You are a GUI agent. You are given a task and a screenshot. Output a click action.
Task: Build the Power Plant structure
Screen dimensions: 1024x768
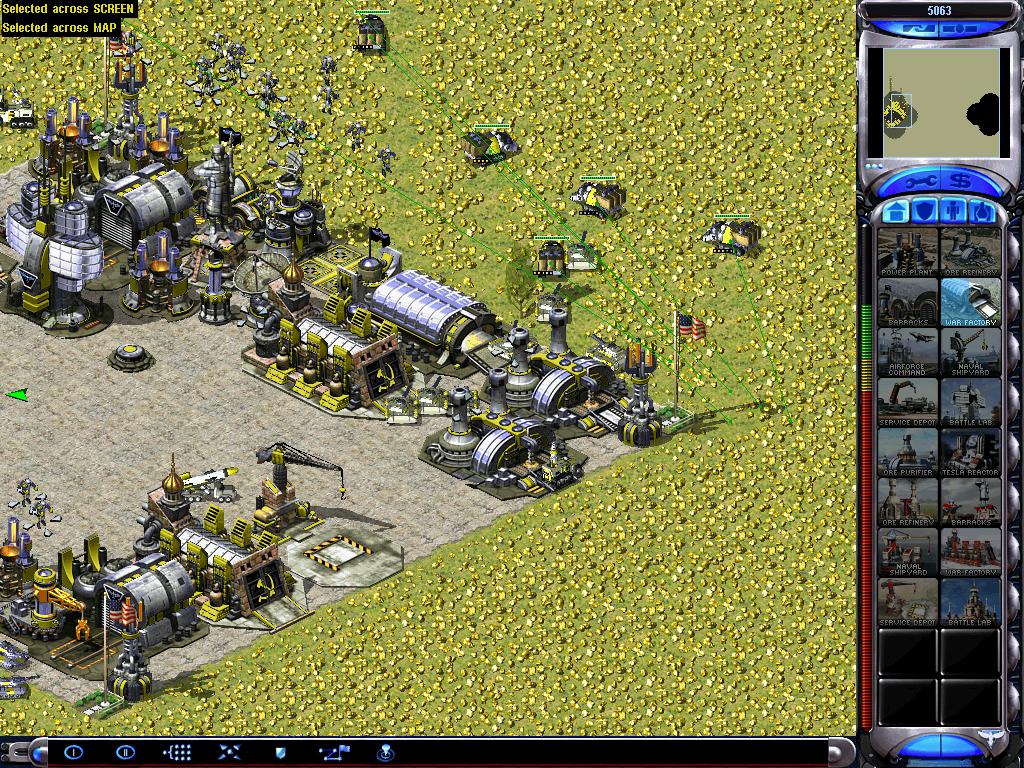[x=908, y=251]
